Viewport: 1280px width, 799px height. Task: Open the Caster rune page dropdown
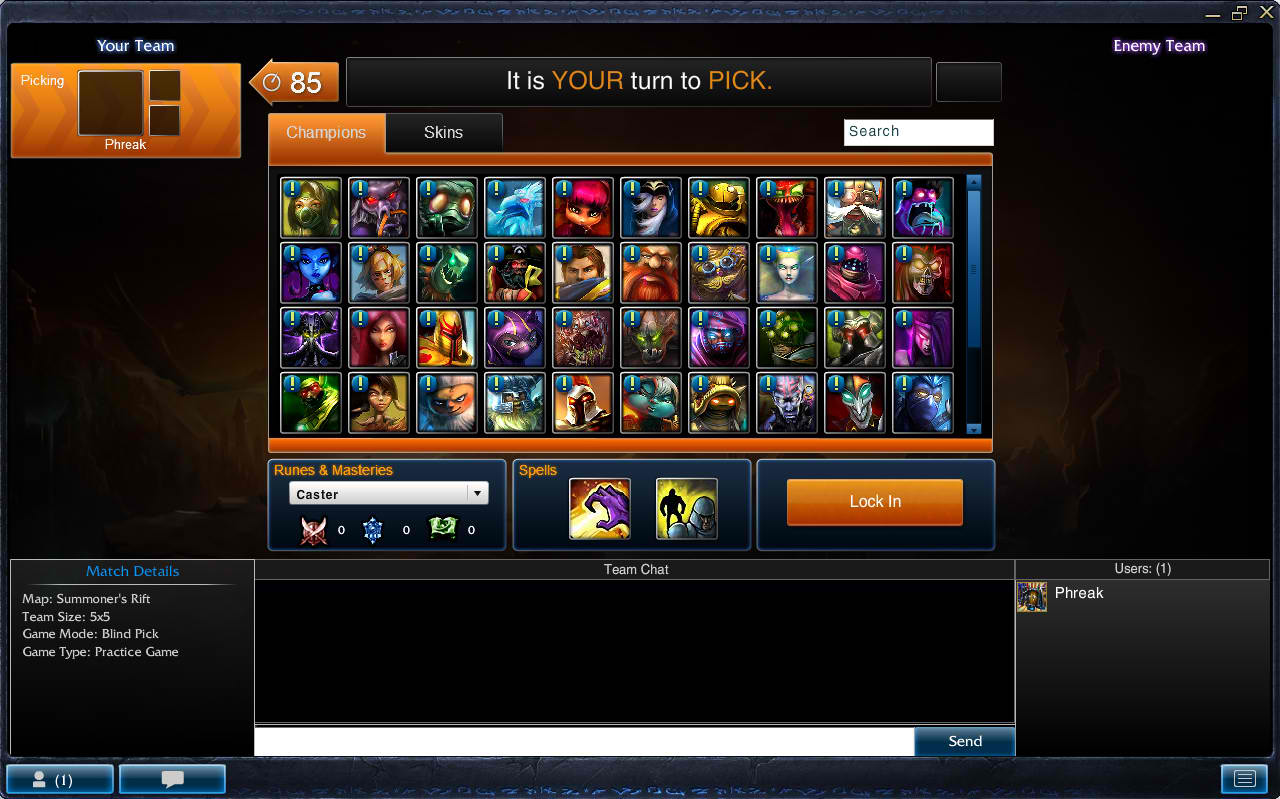(388, 492)
